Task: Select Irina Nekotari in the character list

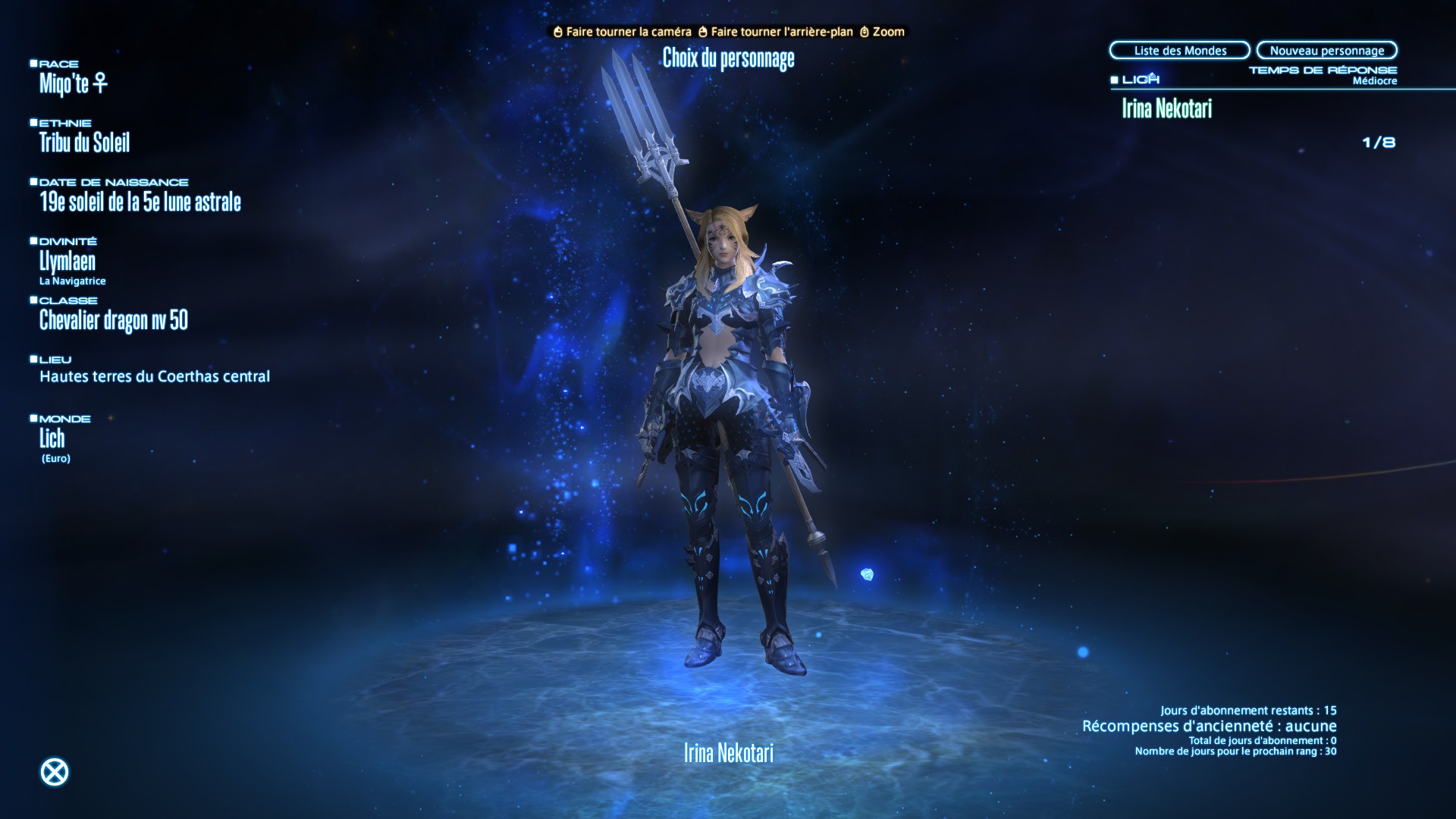Action: (1166, 108)
